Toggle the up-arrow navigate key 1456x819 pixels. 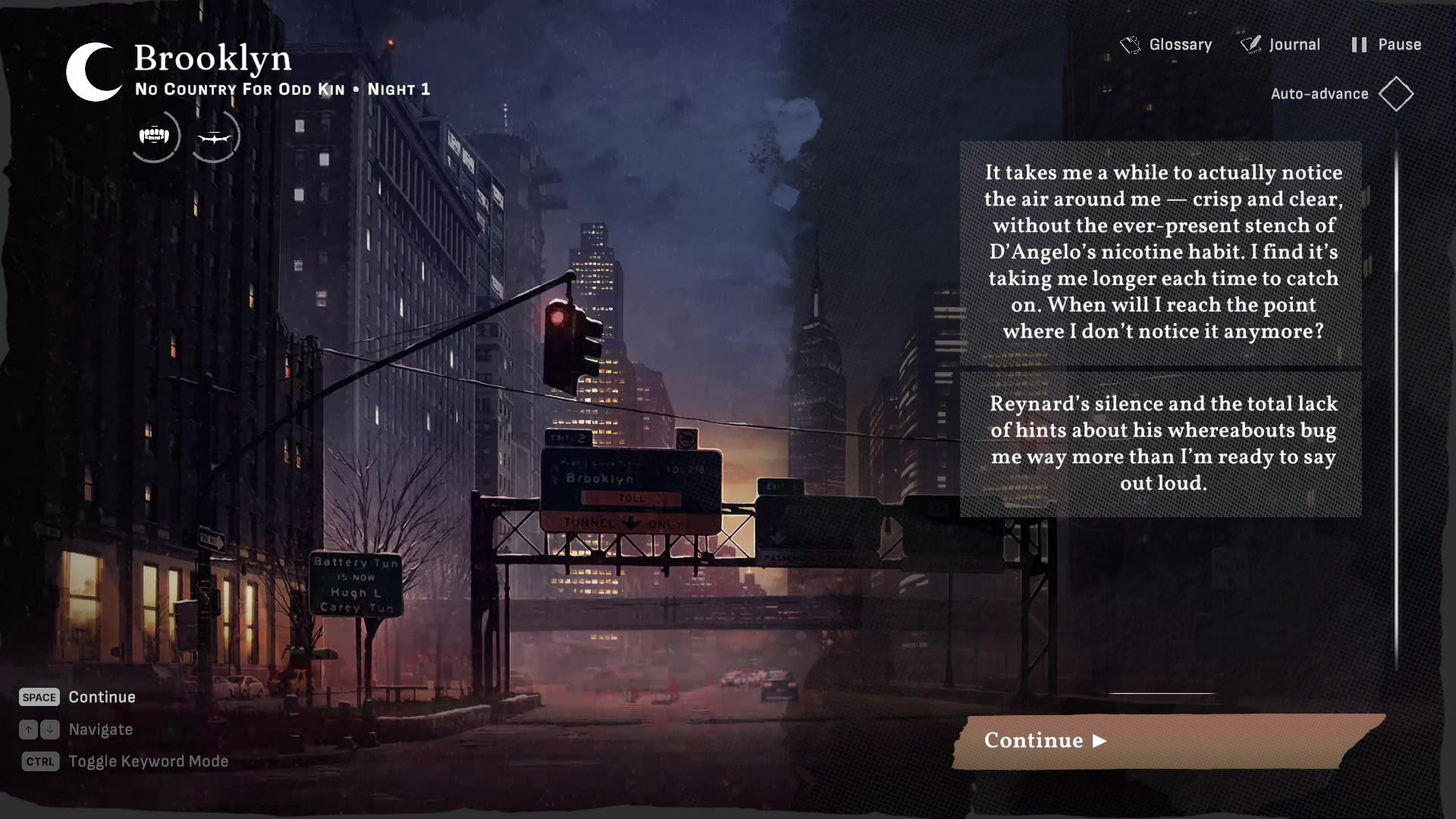(x=28, y=730)
